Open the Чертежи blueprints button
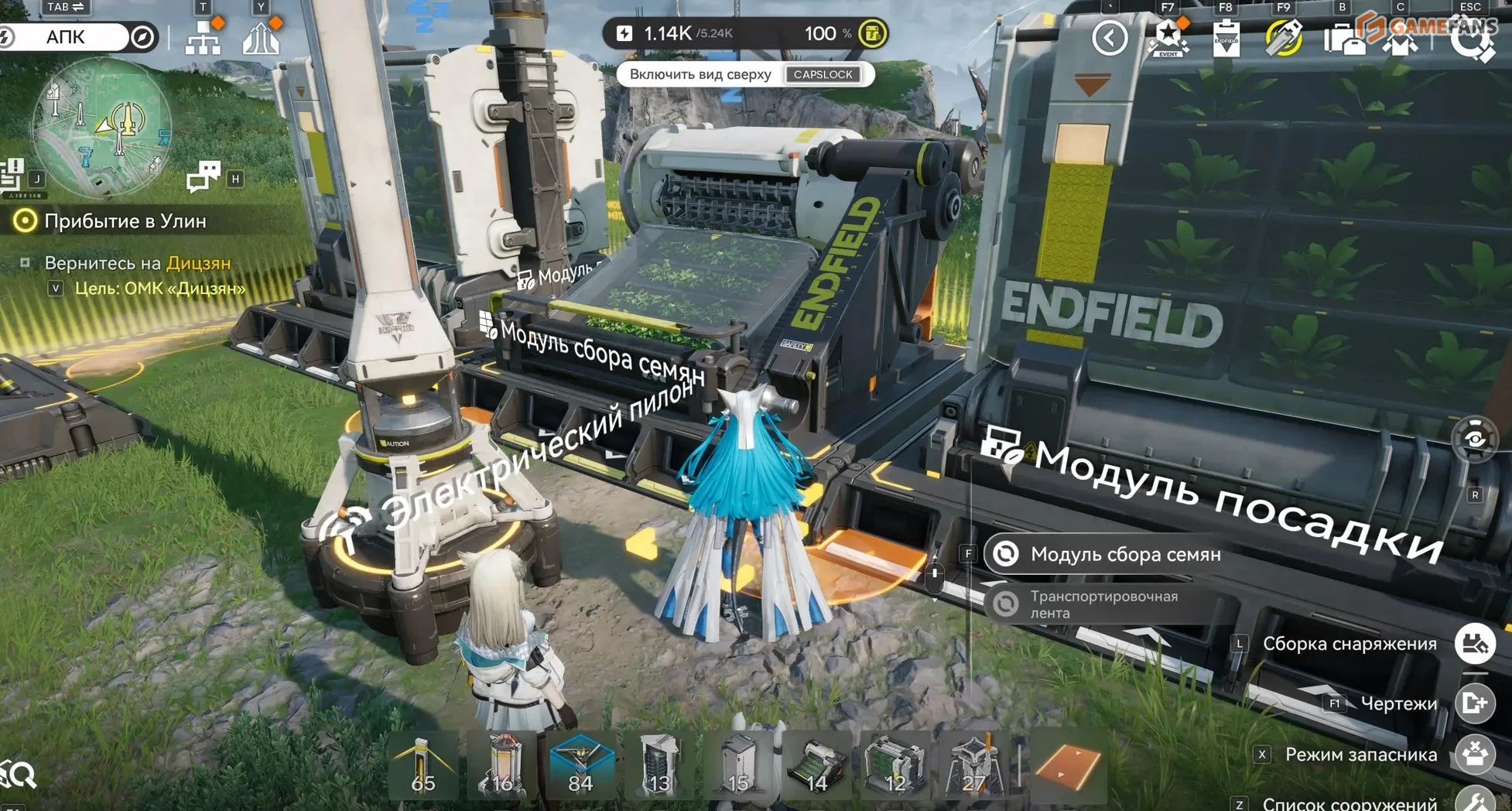 tap(1473, 703)
